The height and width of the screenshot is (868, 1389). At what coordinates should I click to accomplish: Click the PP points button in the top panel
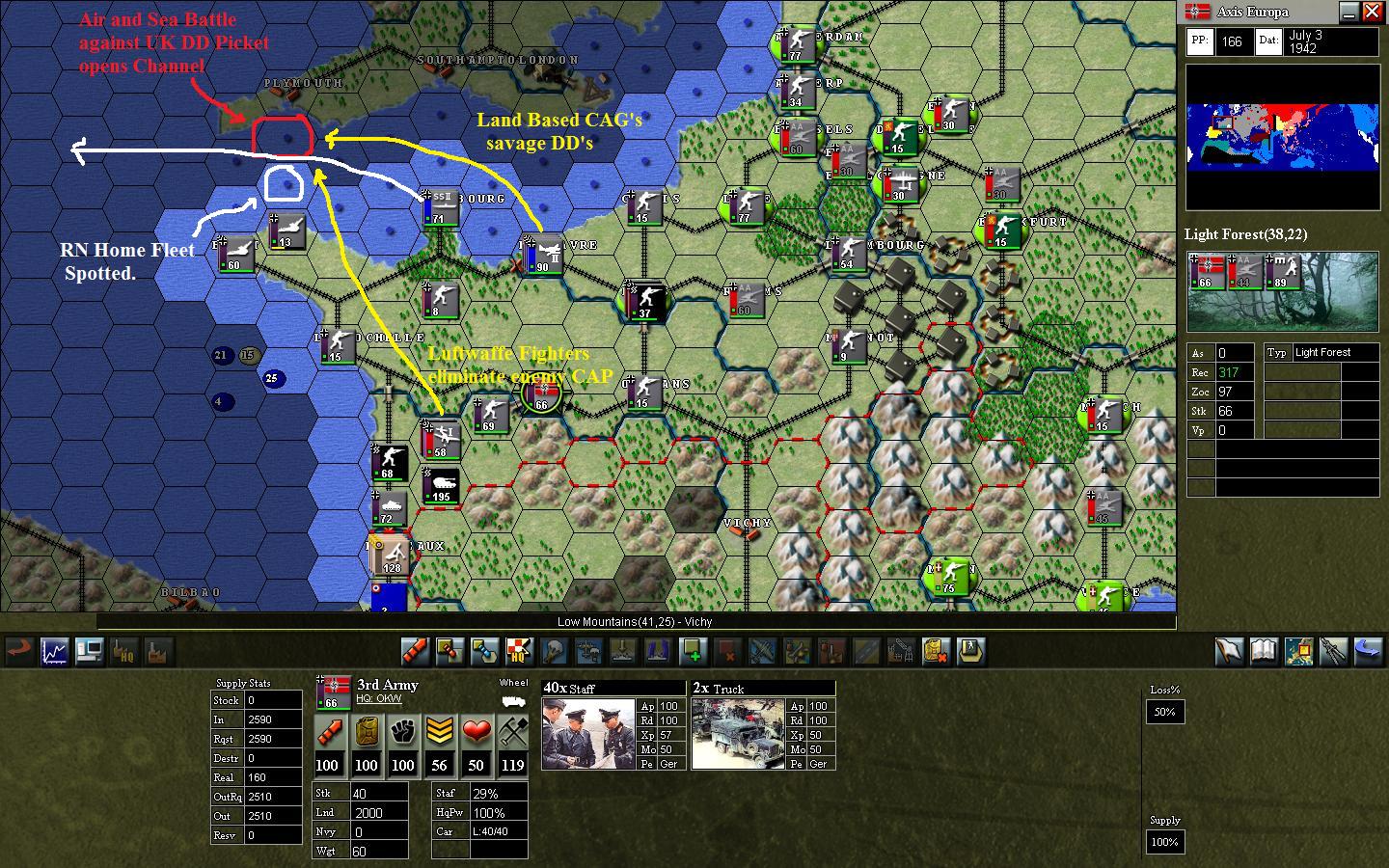[x=1199, y=41]
